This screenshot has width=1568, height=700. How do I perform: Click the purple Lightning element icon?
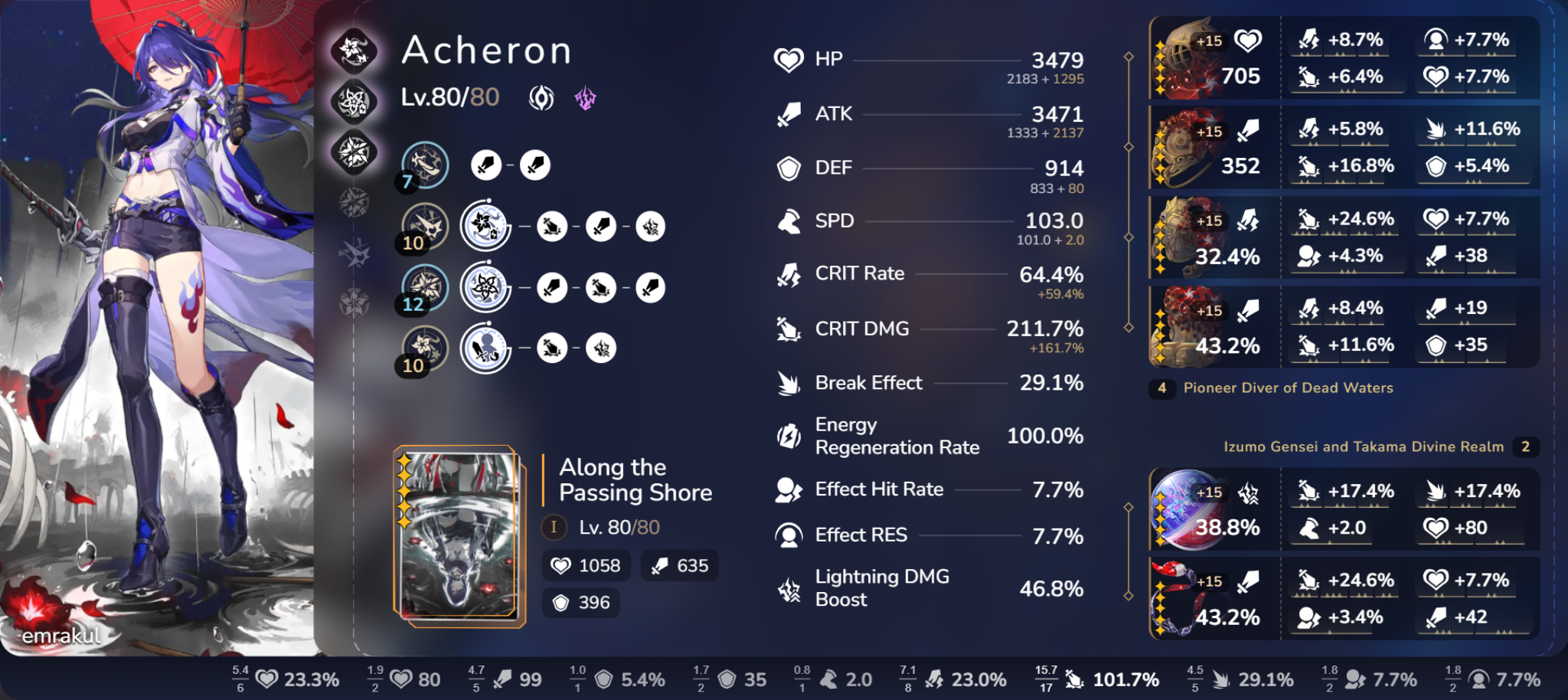click(584, 97)
